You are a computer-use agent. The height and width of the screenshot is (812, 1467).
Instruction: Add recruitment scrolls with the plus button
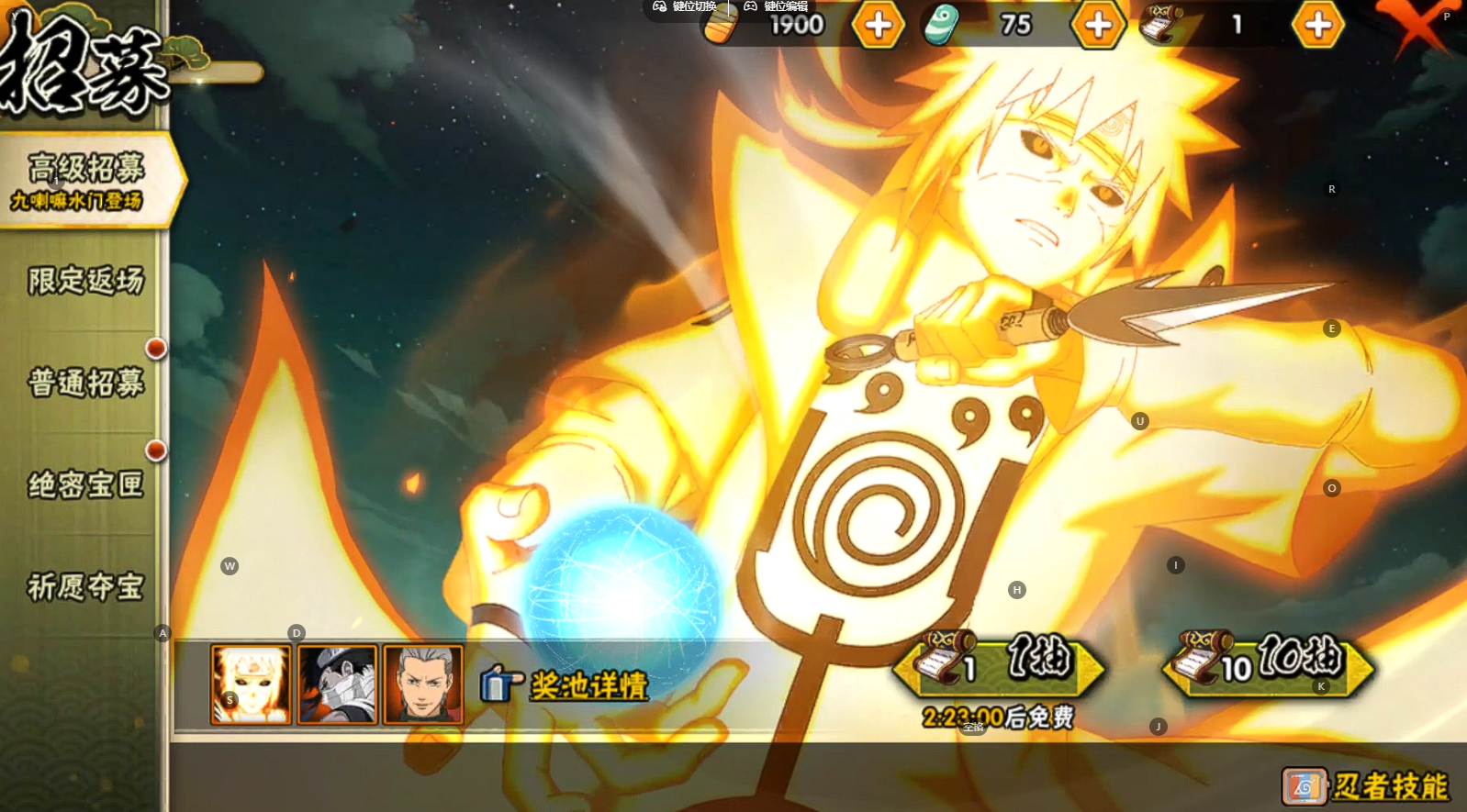(x=1317, y=26)
